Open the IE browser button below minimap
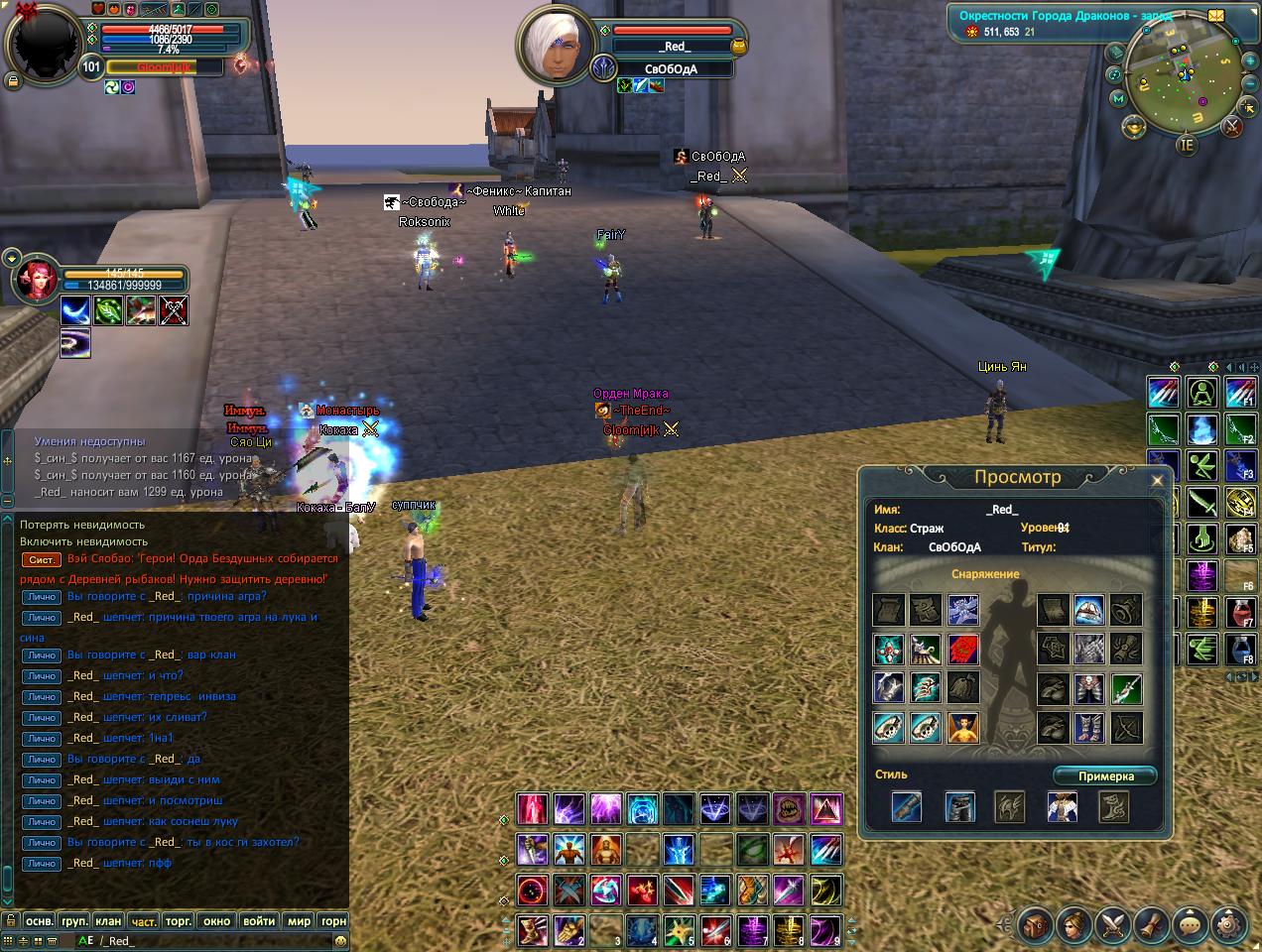 click(x=1187, y=145)
